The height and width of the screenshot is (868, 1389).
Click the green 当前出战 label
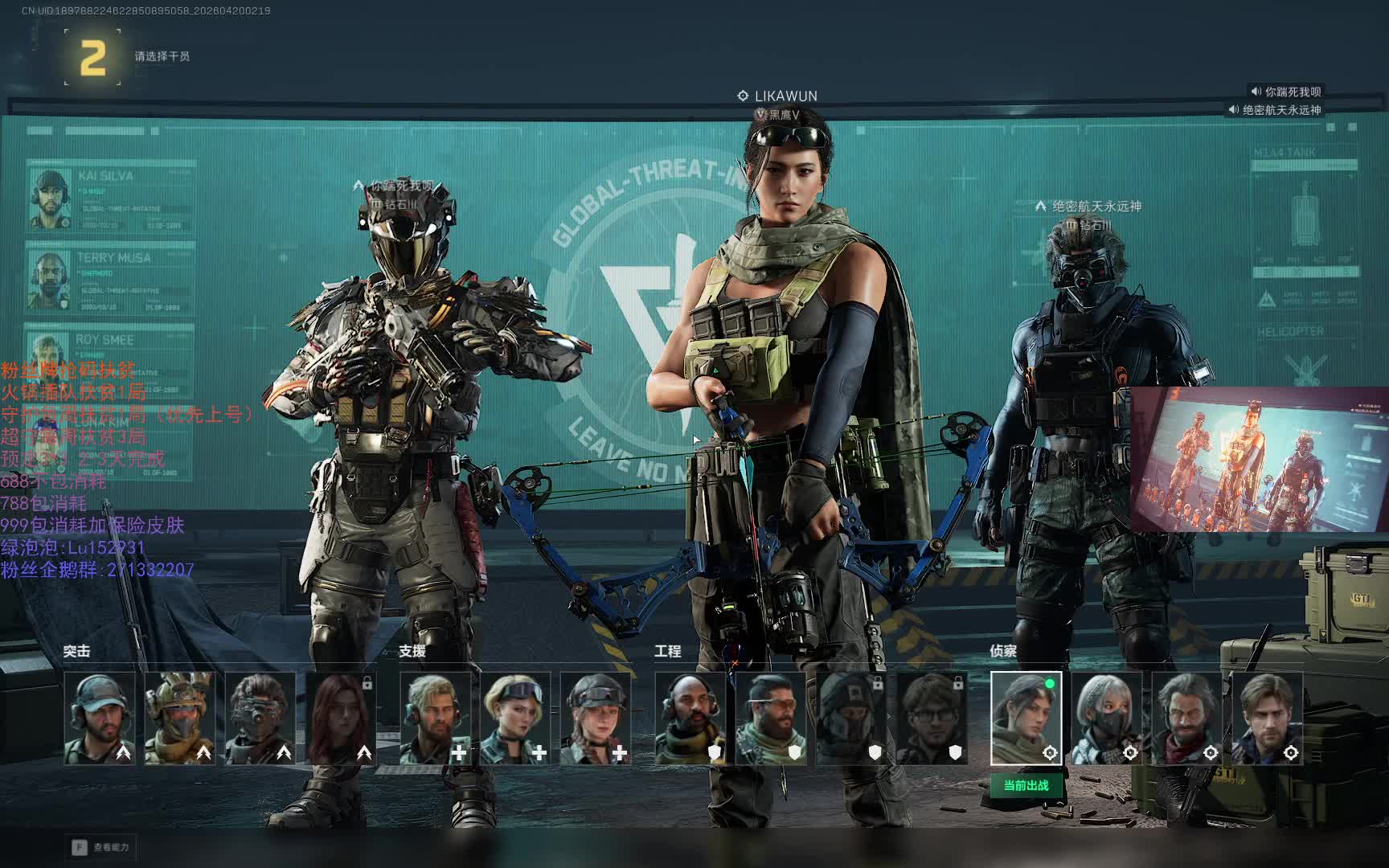1026,785
